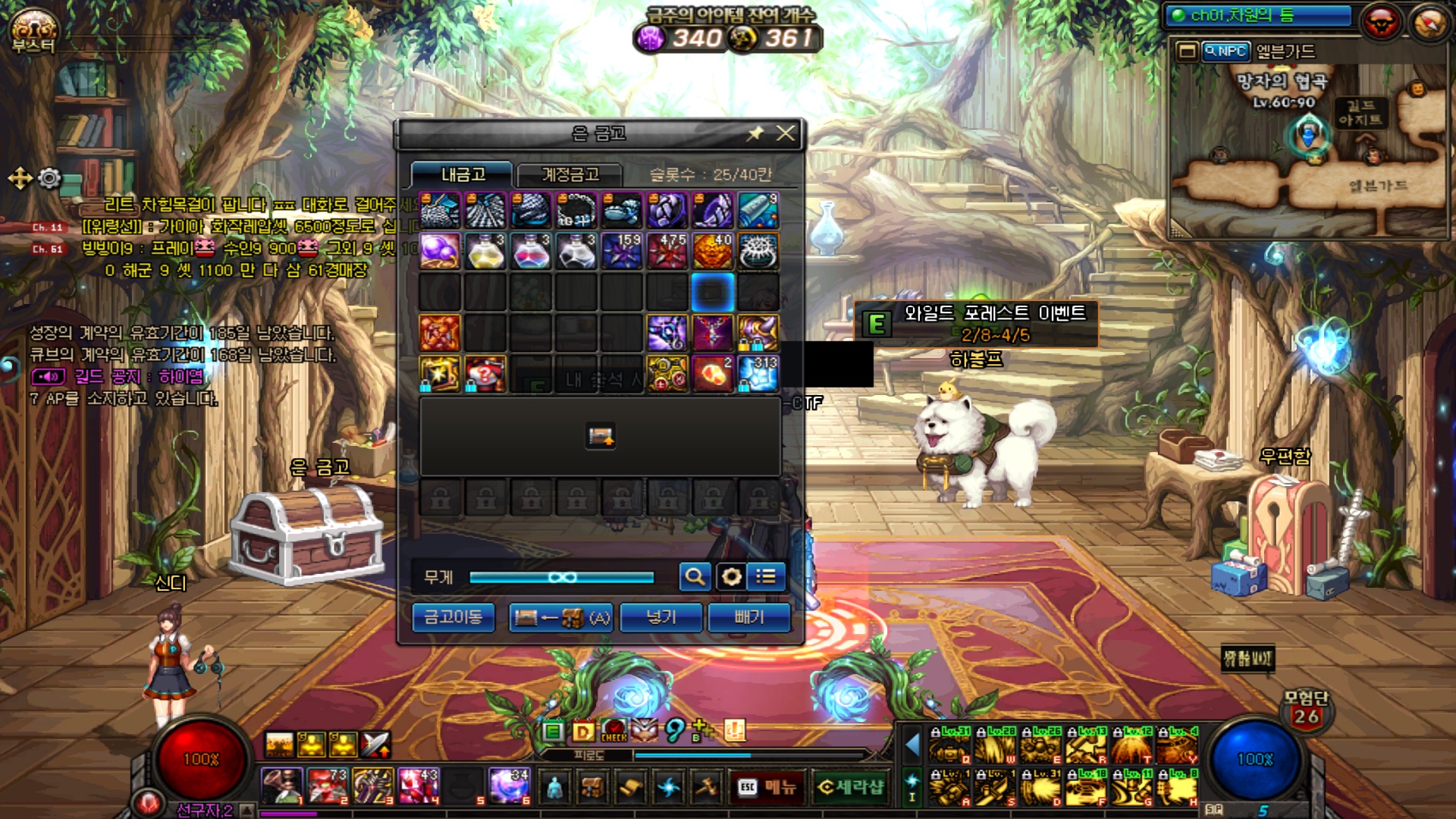Viewport: 1456px width, 819px height.
Task: Click the 넣기 deposit button
Action: pyautogui.click(x=661, y=617)
